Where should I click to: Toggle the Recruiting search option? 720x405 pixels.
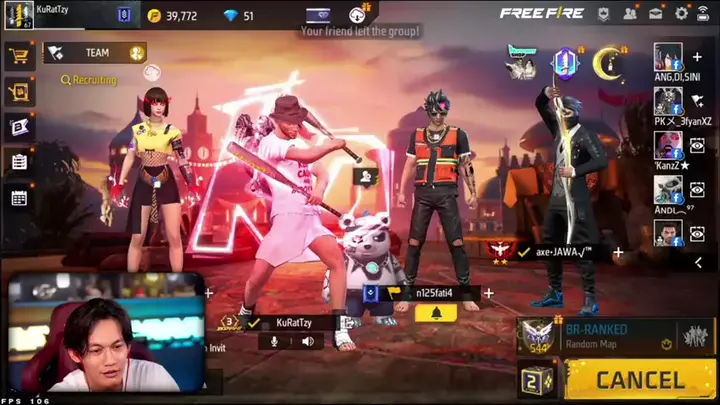click(88, 80)
